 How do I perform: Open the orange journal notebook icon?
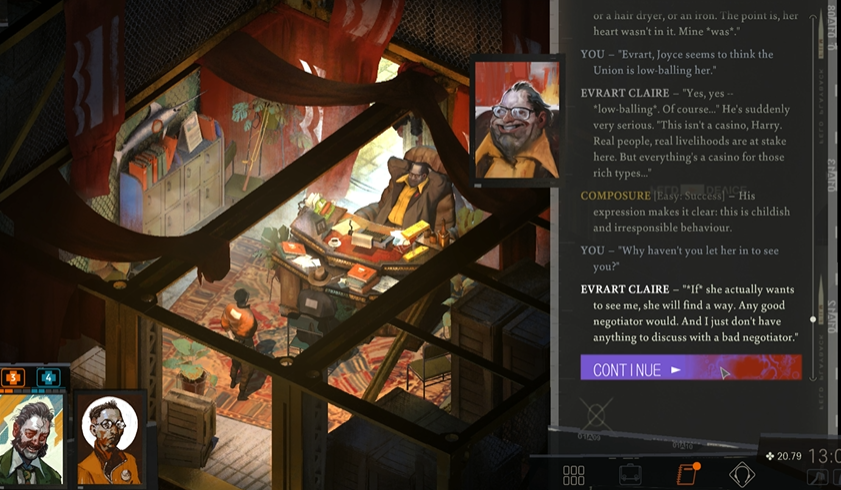pyautogui.click(x=687, y=474)
